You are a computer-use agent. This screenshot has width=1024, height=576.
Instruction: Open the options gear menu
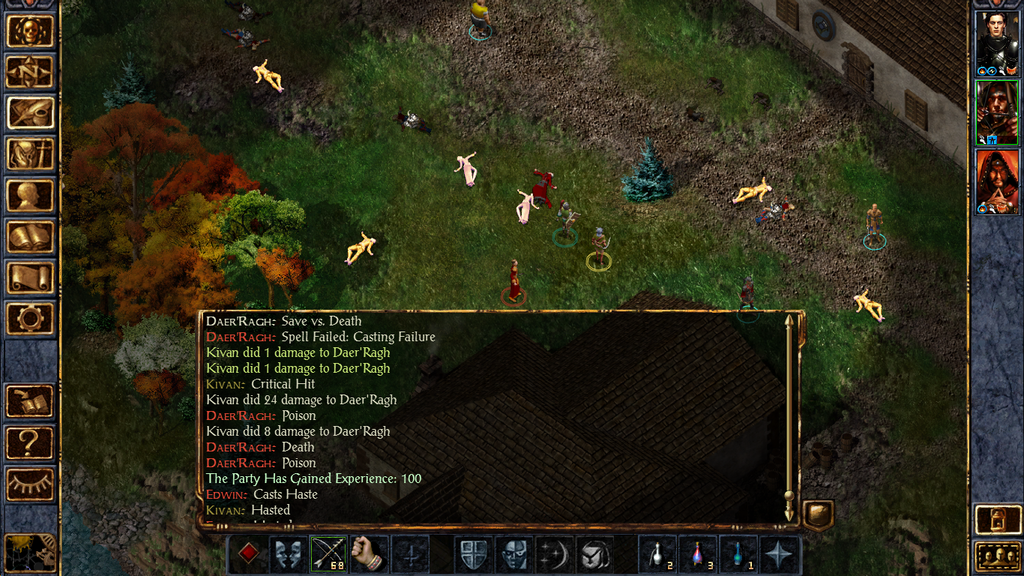coord(30,319)
